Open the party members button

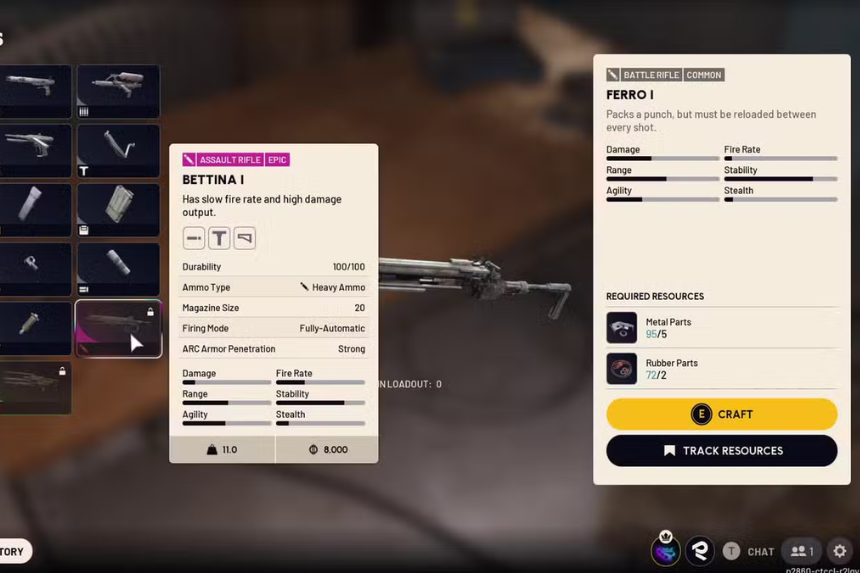coord(802,551)
